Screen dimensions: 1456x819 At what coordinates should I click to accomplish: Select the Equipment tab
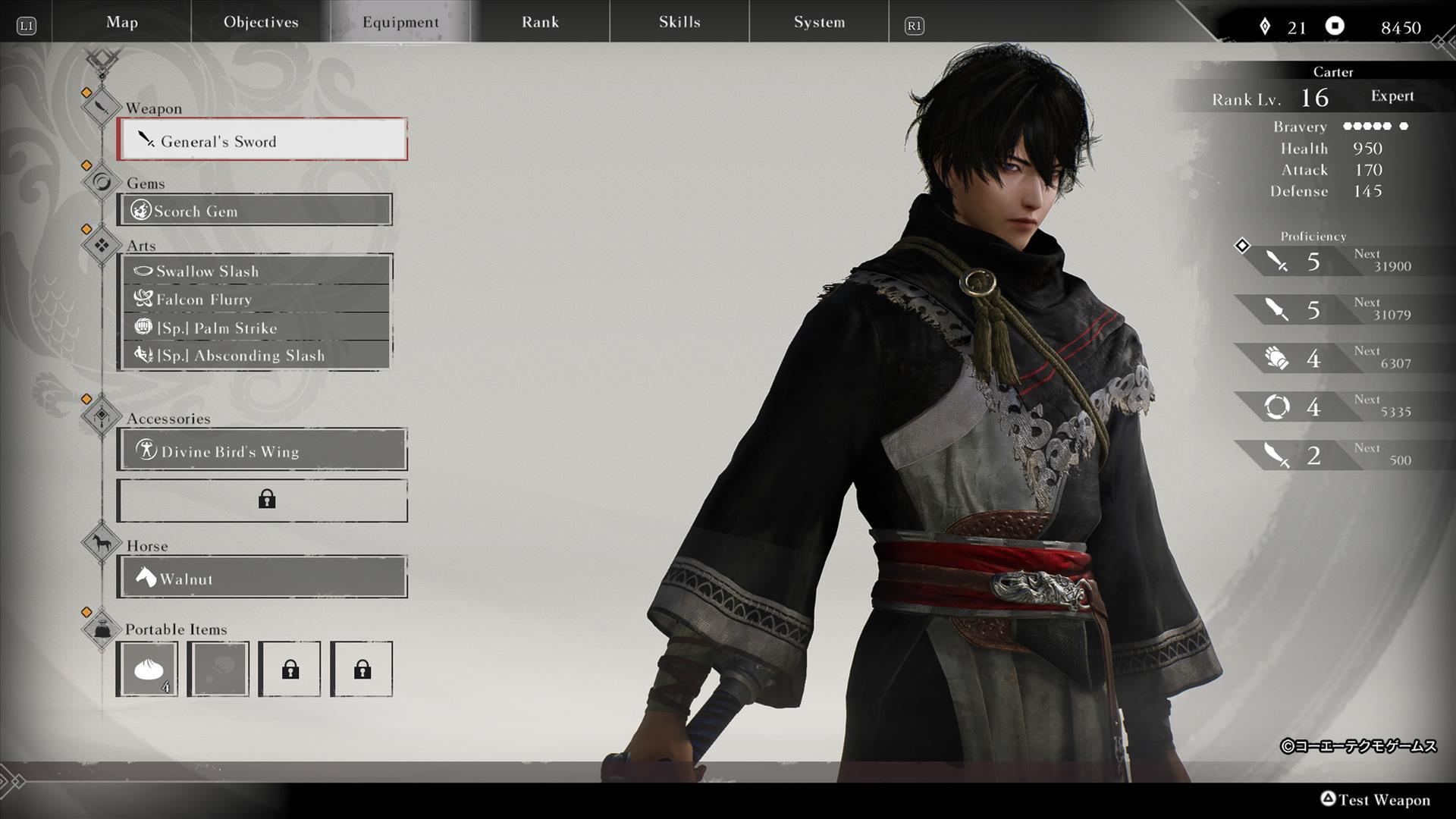(400, 22)
